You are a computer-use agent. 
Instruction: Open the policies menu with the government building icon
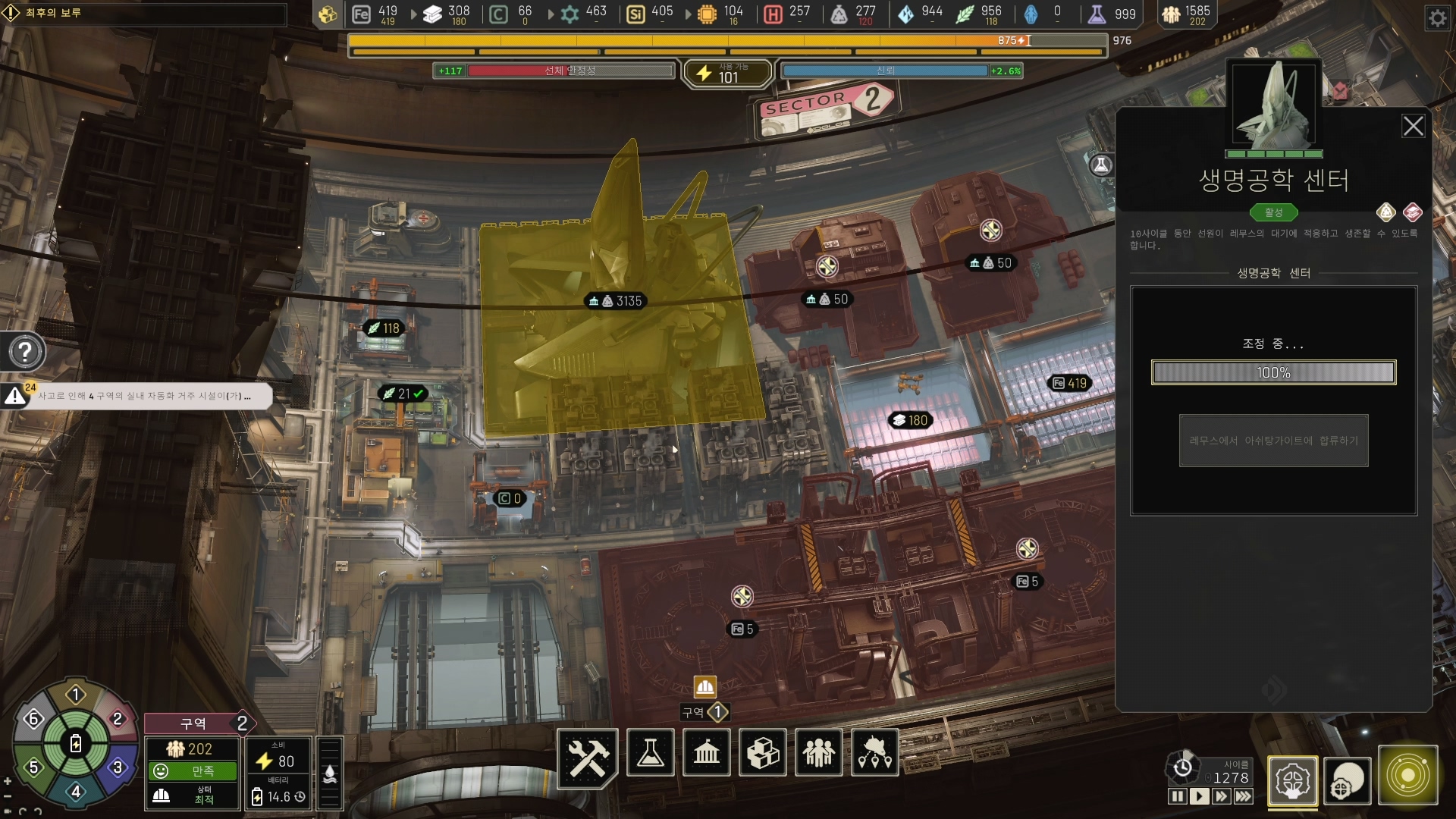pyautogui.click(x=707, y=753)
